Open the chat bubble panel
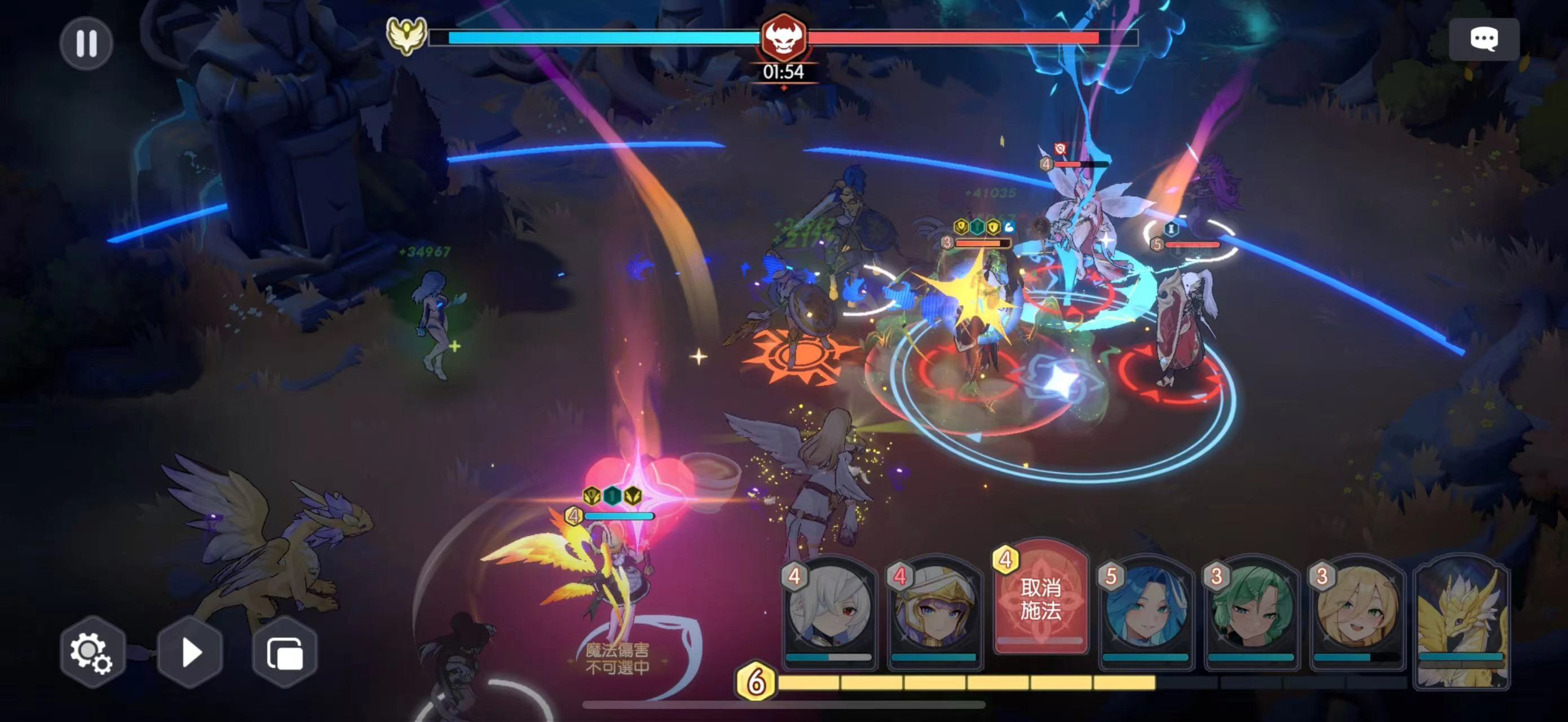Screen dimensions: 1568x722 click(x=1483, y=39)
